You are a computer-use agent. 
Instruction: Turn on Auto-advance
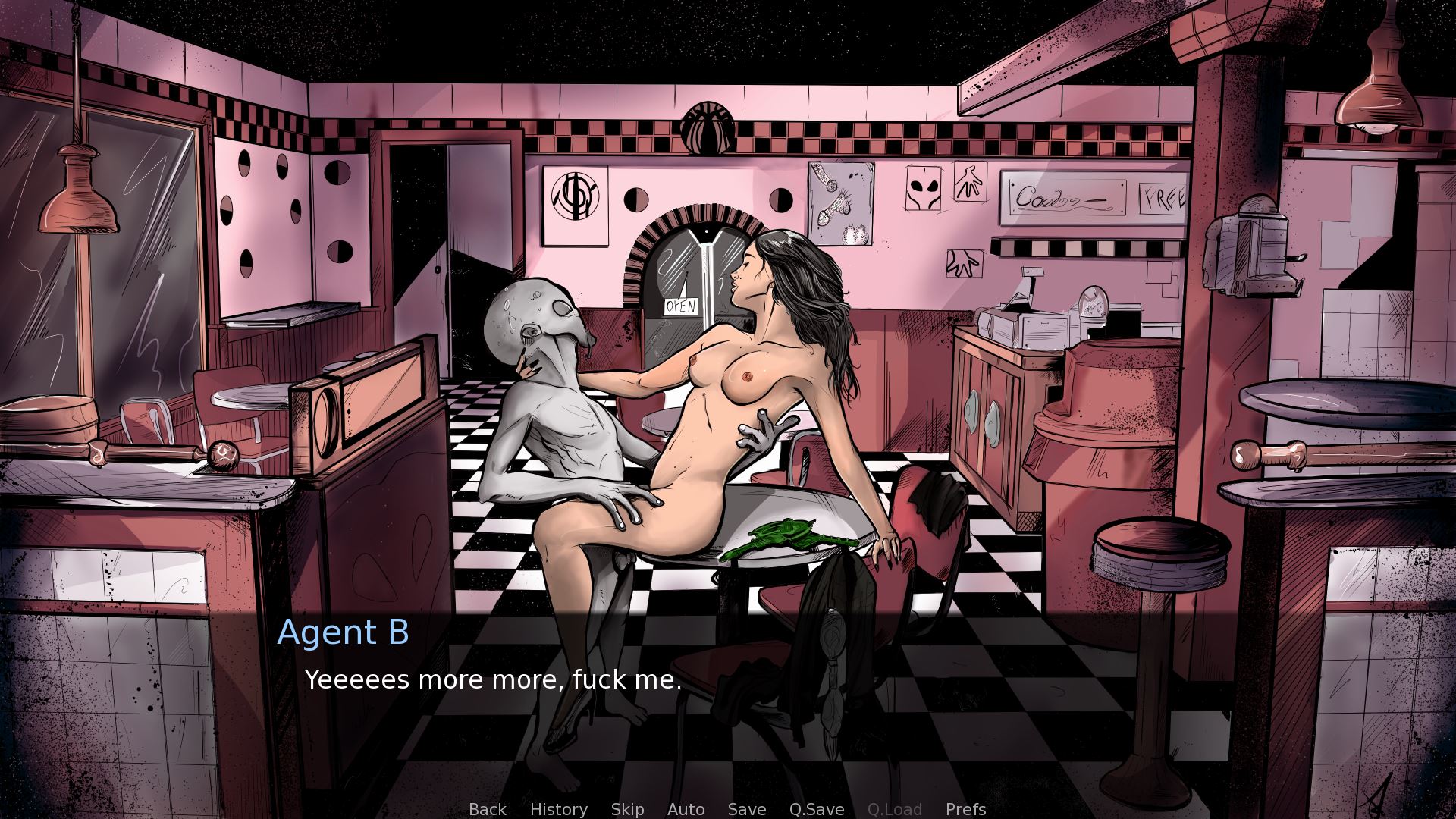pyautogui.click(x=686, y=809)
